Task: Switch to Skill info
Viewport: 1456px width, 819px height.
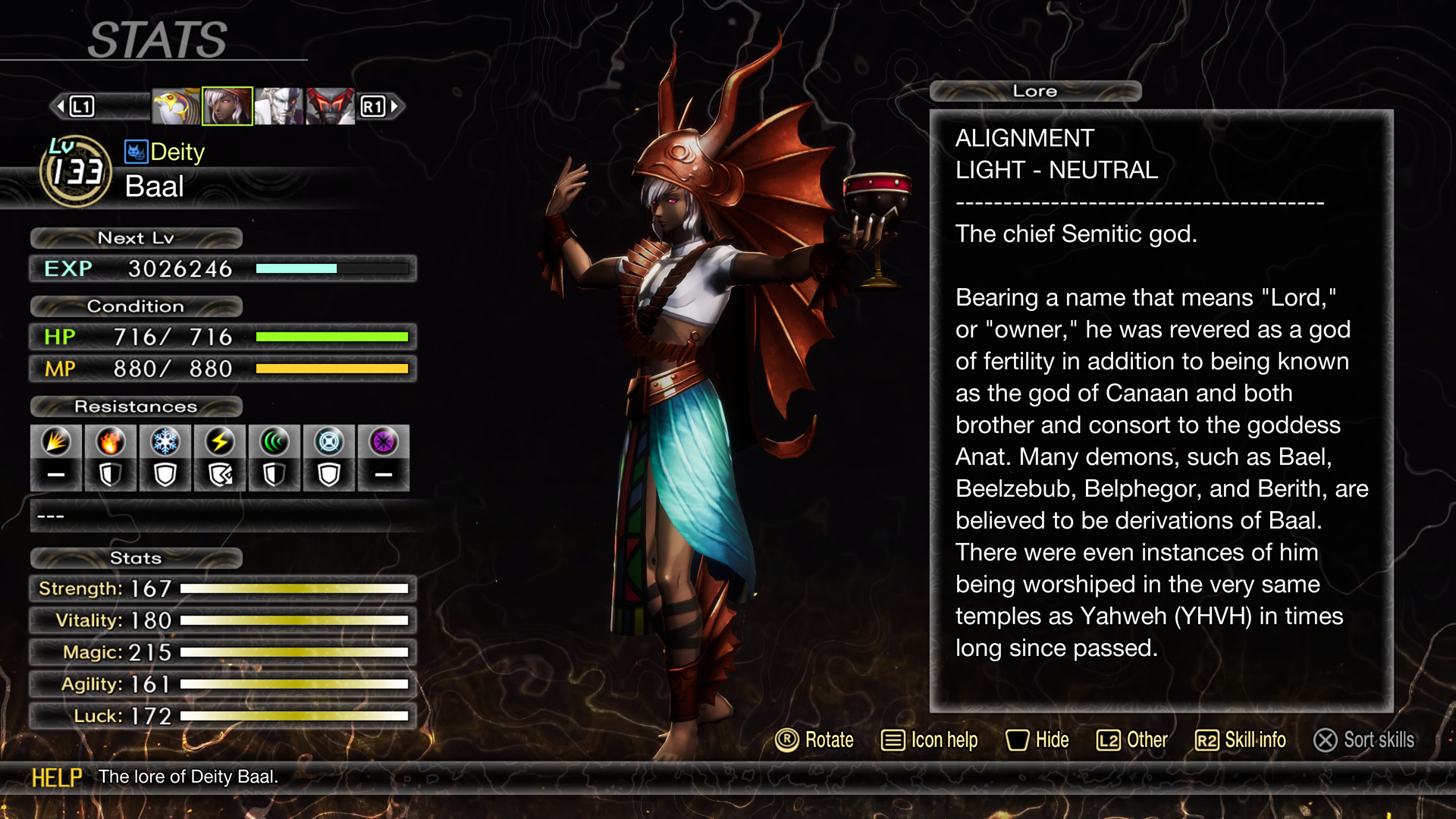Action: (1241, 740)
